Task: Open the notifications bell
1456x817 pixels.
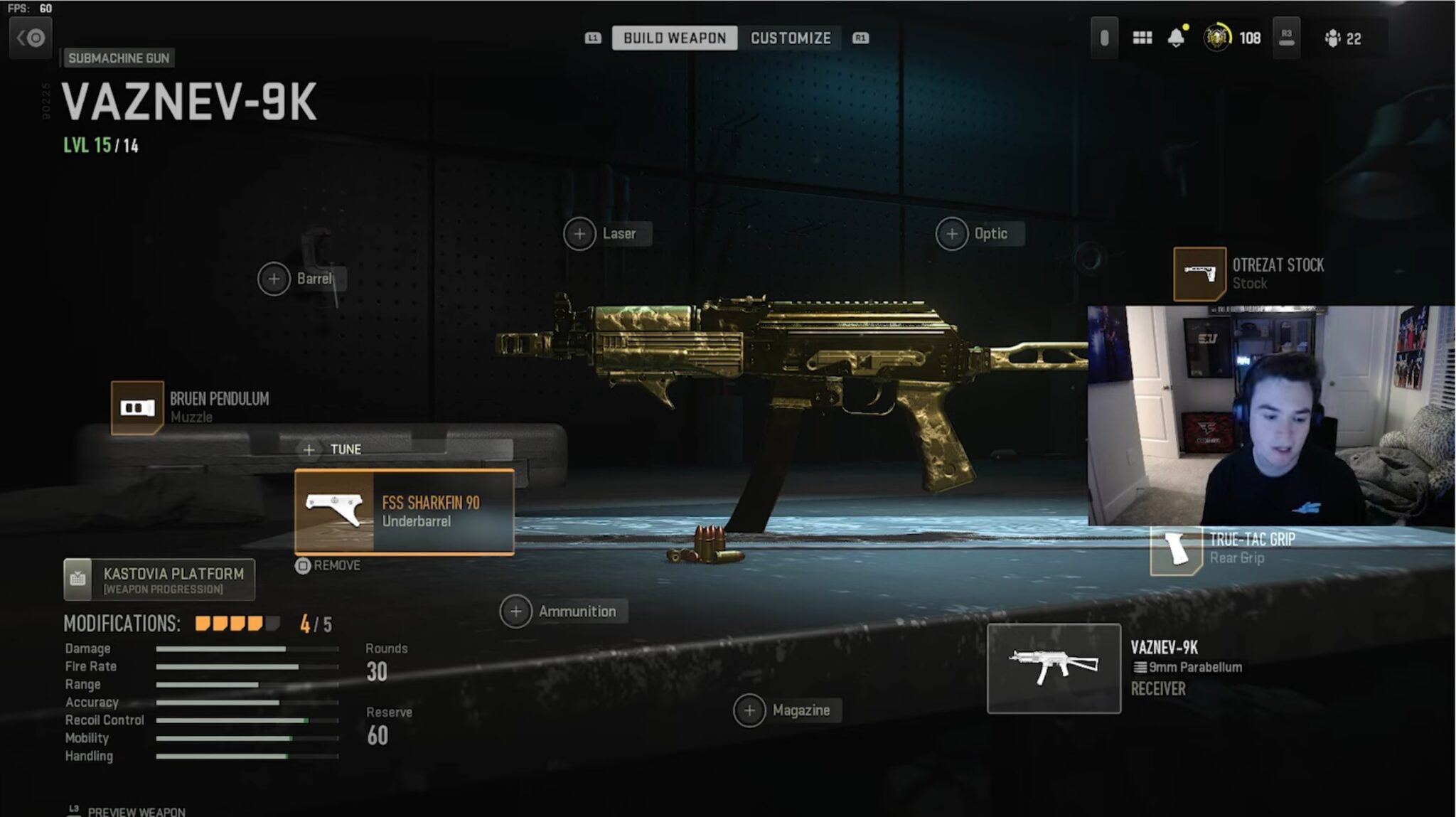Action: tap(1177, 38)
